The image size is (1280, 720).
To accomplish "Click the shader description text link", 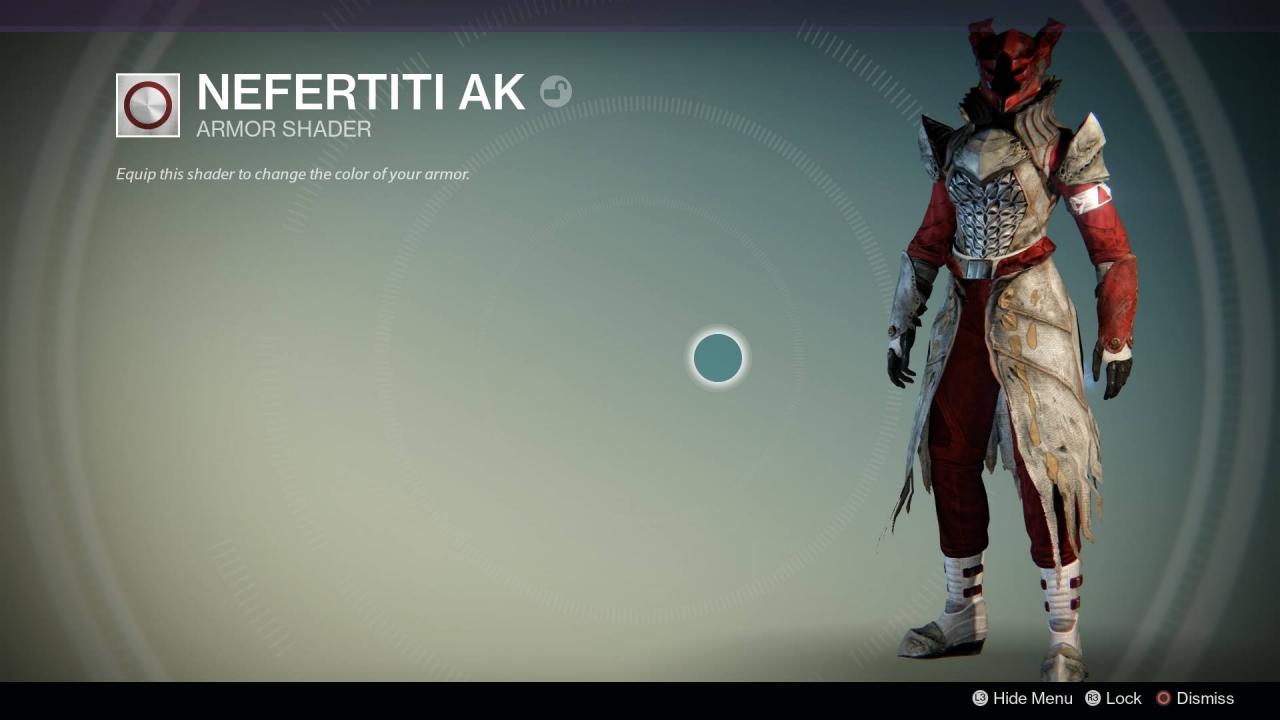I will tap(293, 173).
